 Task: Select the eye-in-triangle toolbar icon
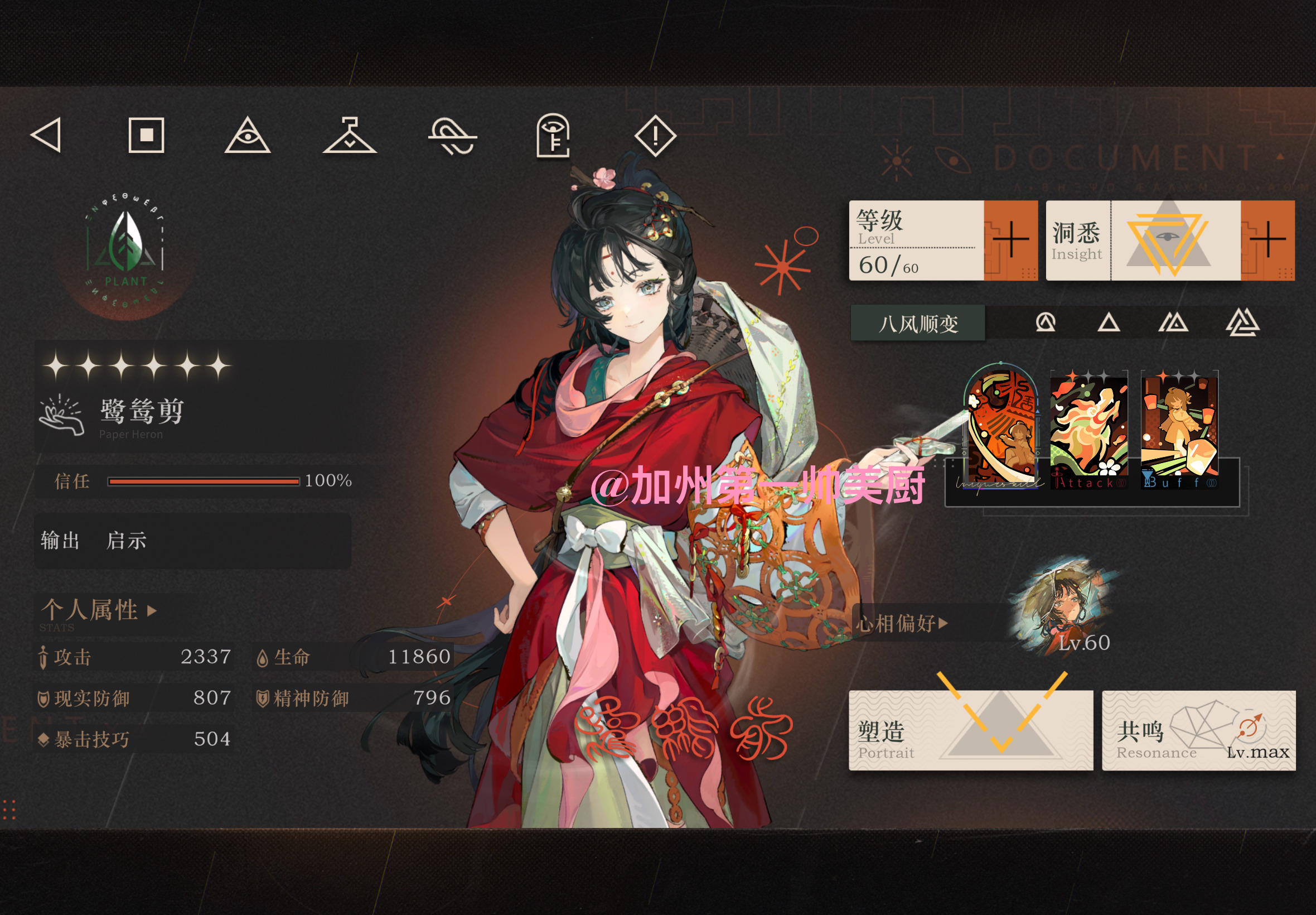click(x=249, y=136)
